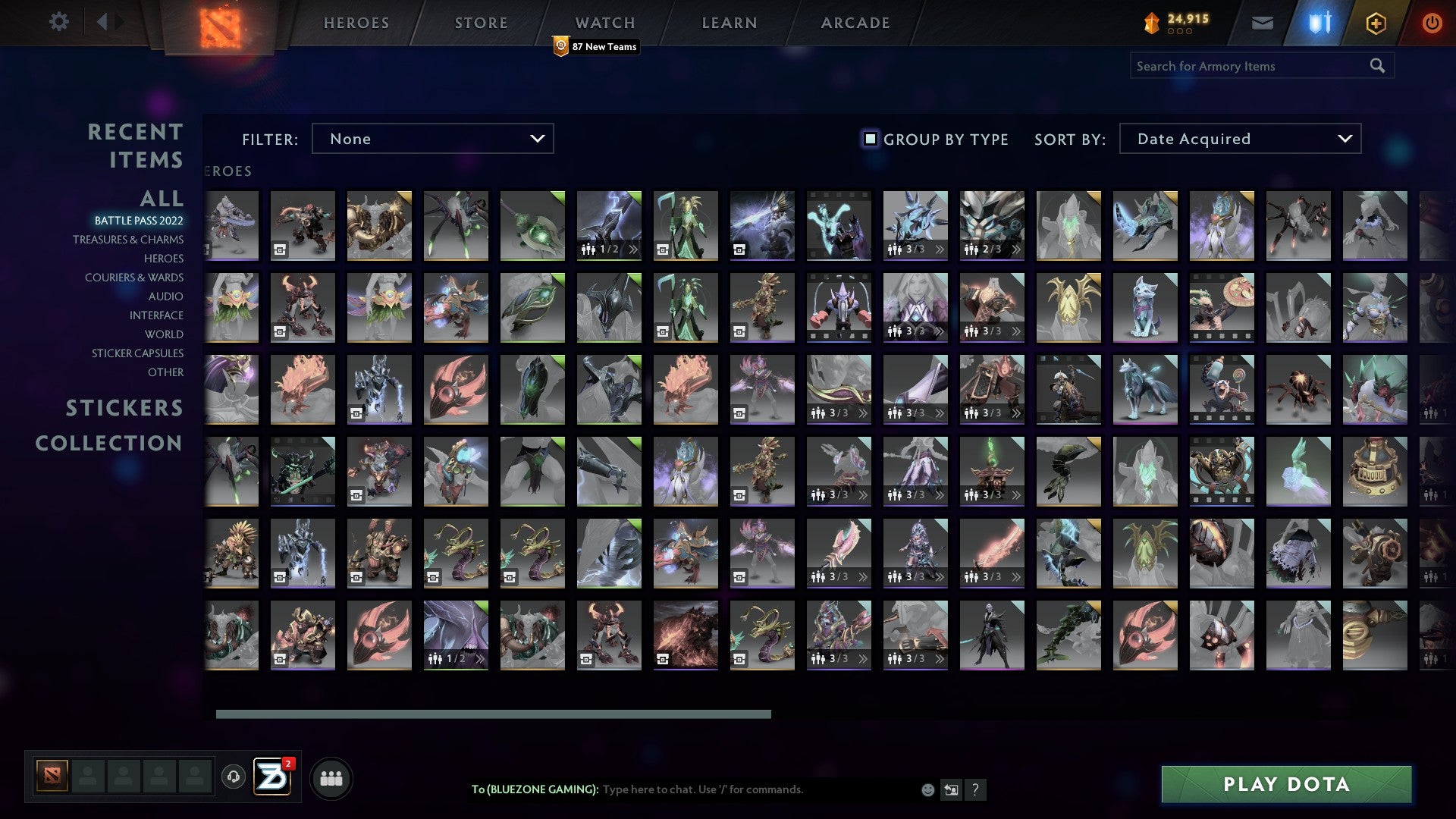The image size is (1456, 819).
Task: Open the friends list grid icon near party slots
Action: [x=331, y=777]
